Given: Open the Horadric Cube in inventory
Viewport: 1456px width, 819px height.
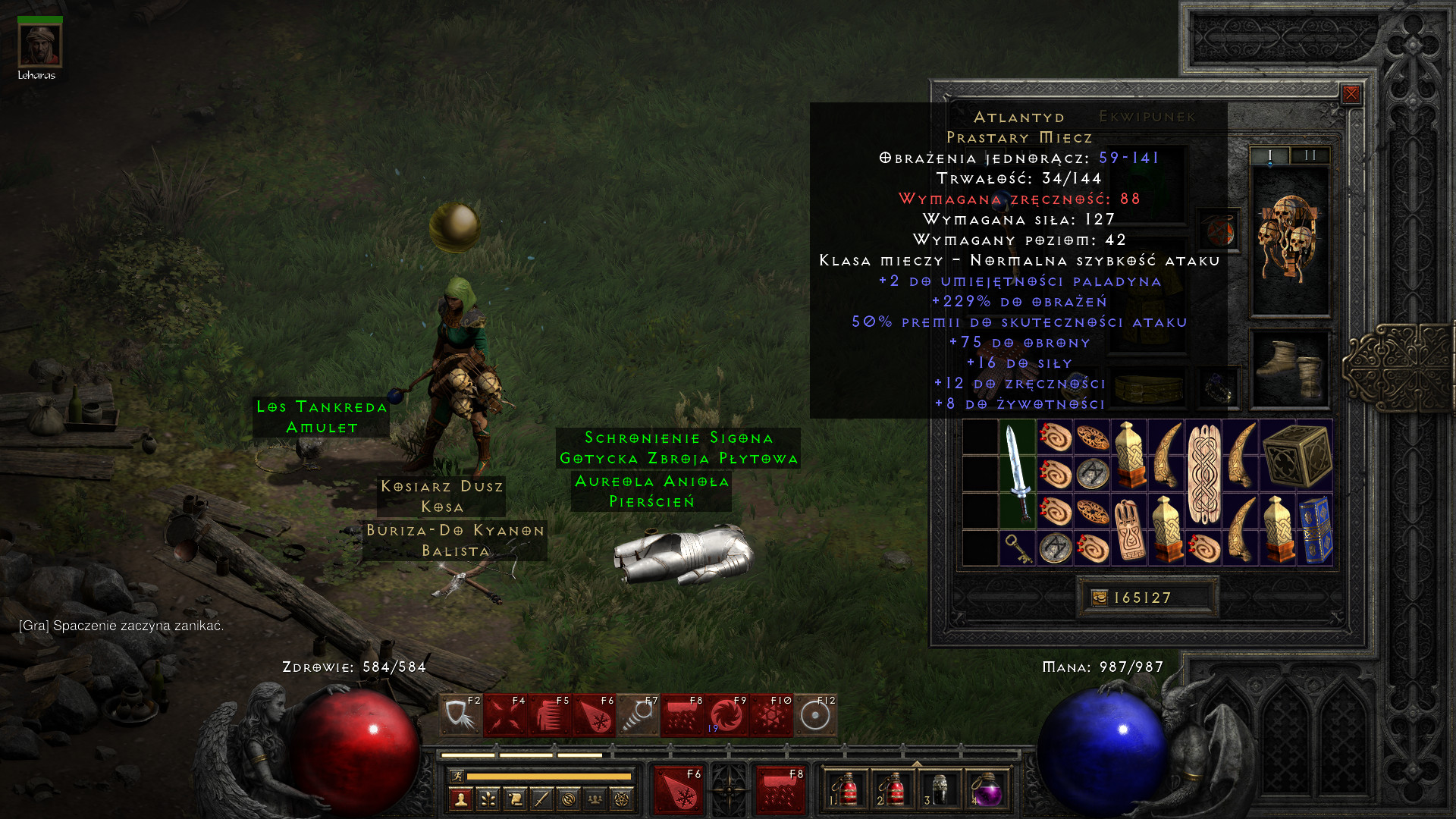Looking at the screenshot, I should [x=1297, y=456].
